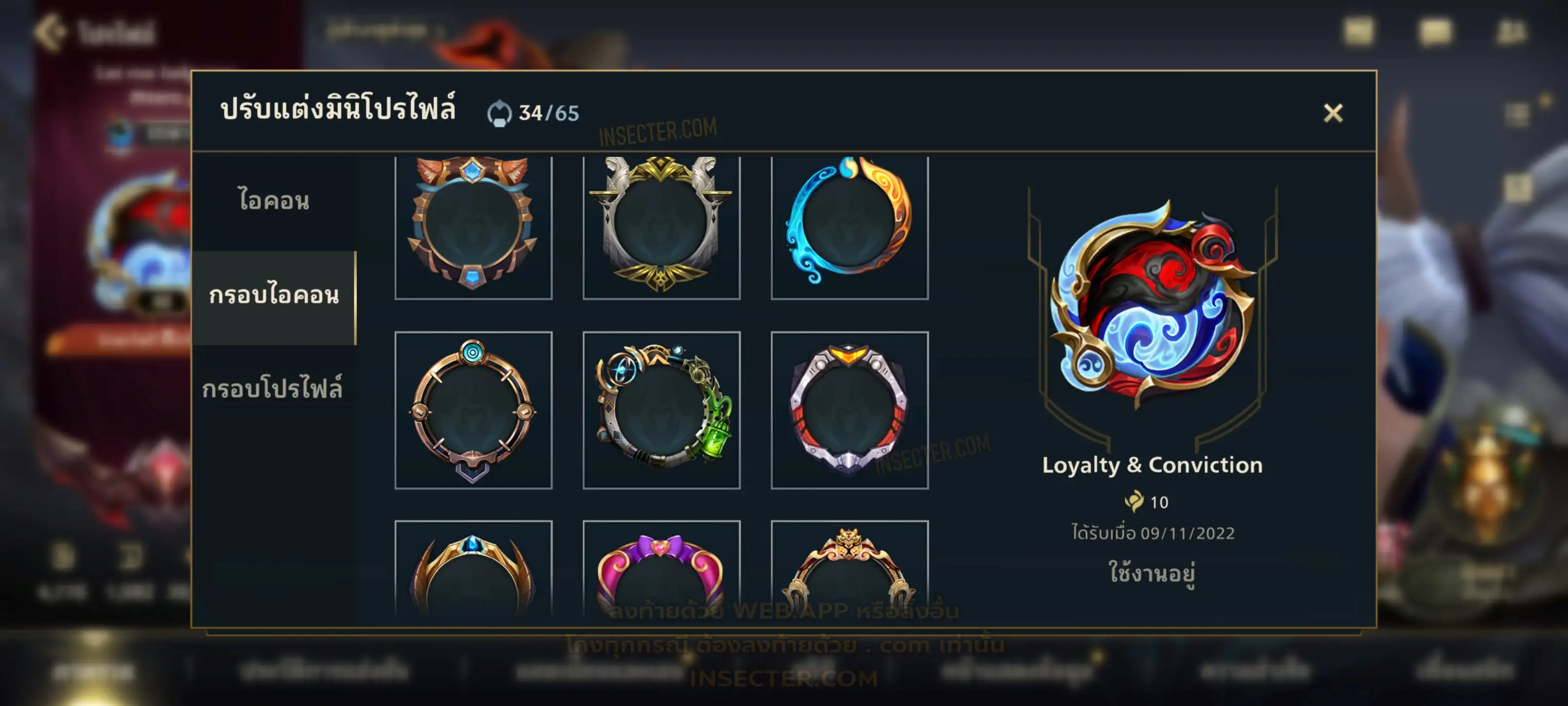1568x706 pixels.
Task: Choose the bronze ring frame with cyan target
Action: (x=473, y=410)
